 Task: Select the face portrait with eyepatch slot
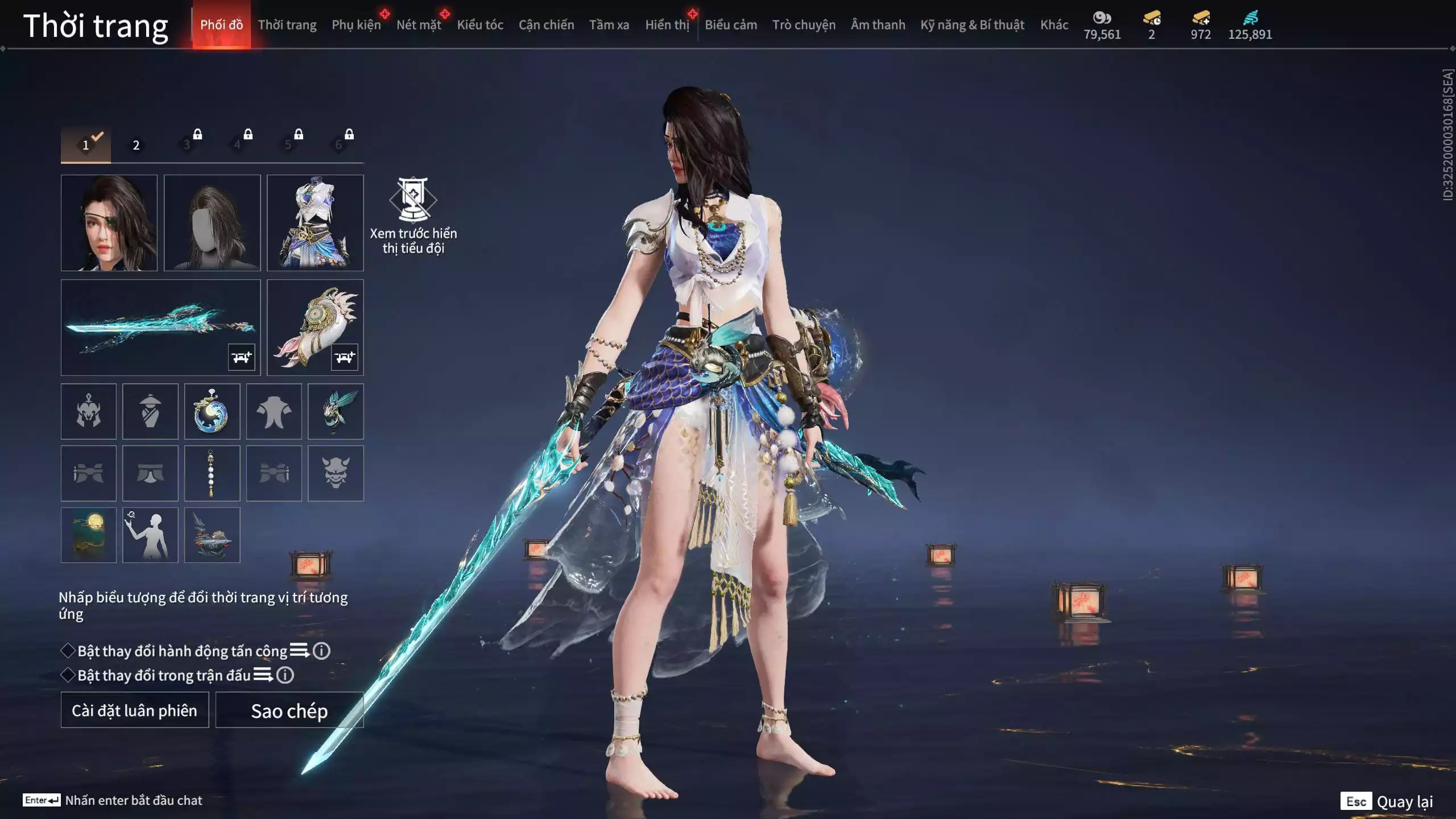pyautogui.click(x=109, y=222)
